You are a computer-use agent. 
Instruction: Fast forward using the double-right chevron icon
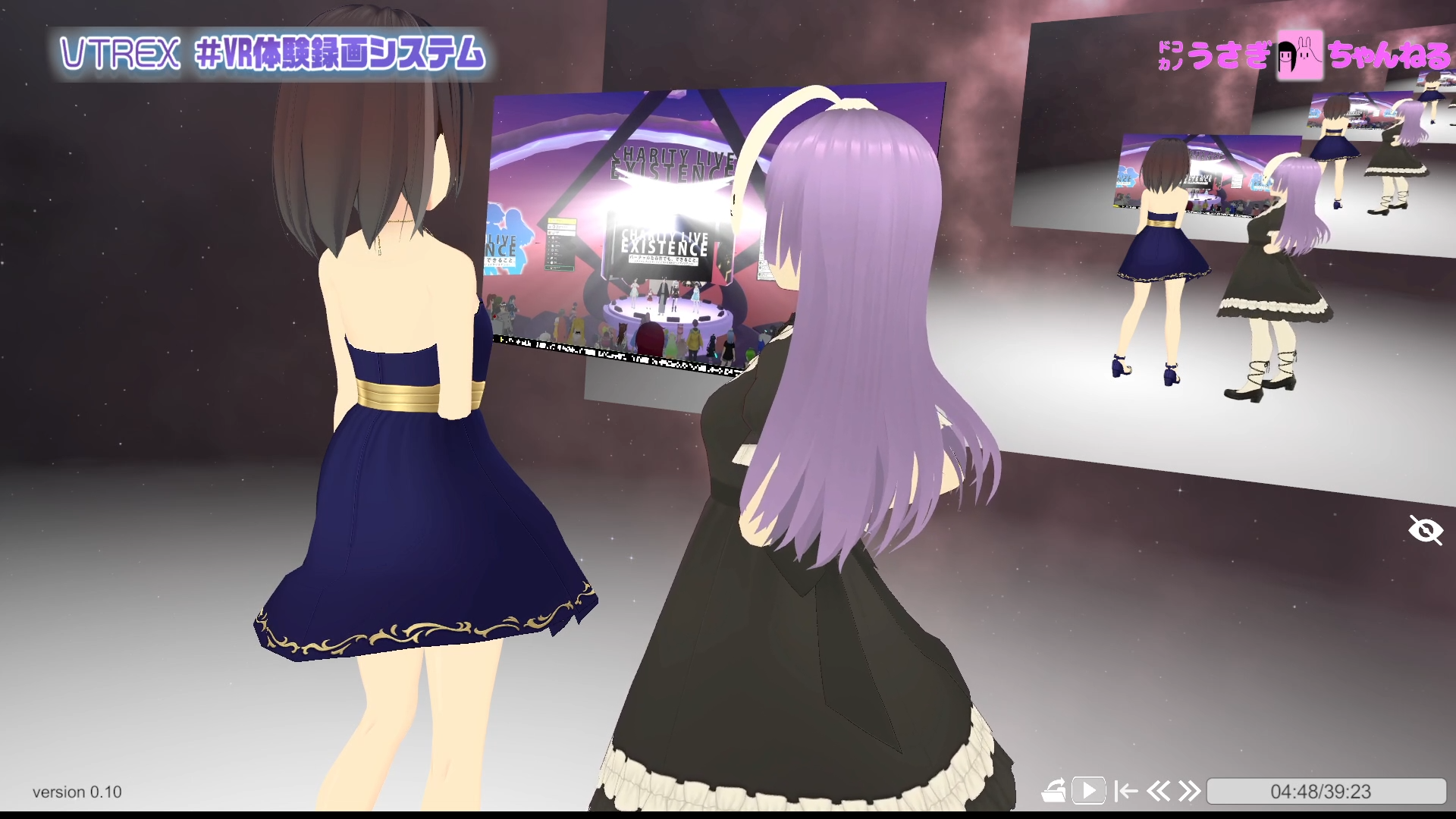pos(1191,791)
